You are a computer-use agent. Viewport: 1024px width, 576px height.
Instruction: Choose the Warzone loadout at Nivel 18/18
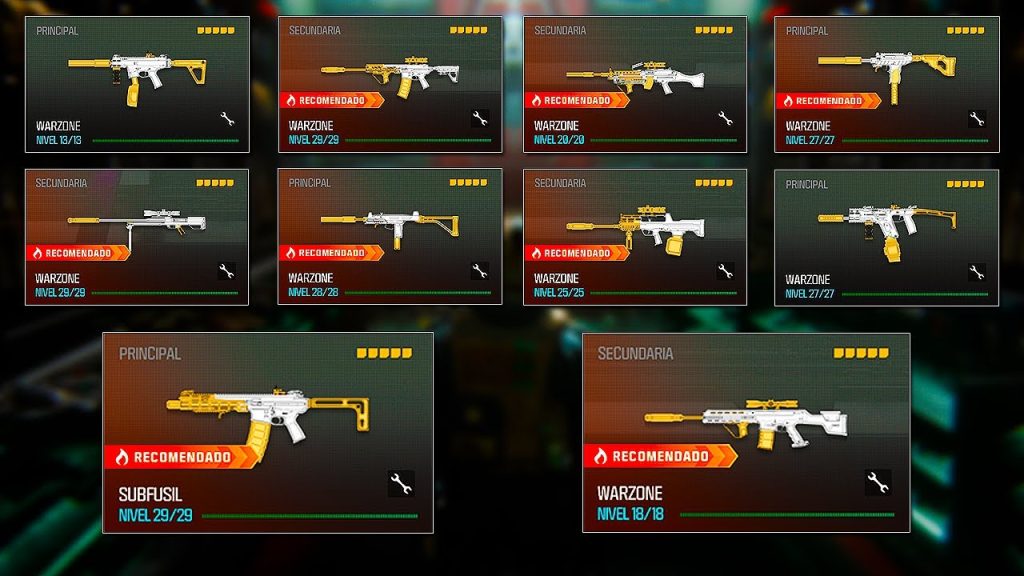(x=746, y=432)
